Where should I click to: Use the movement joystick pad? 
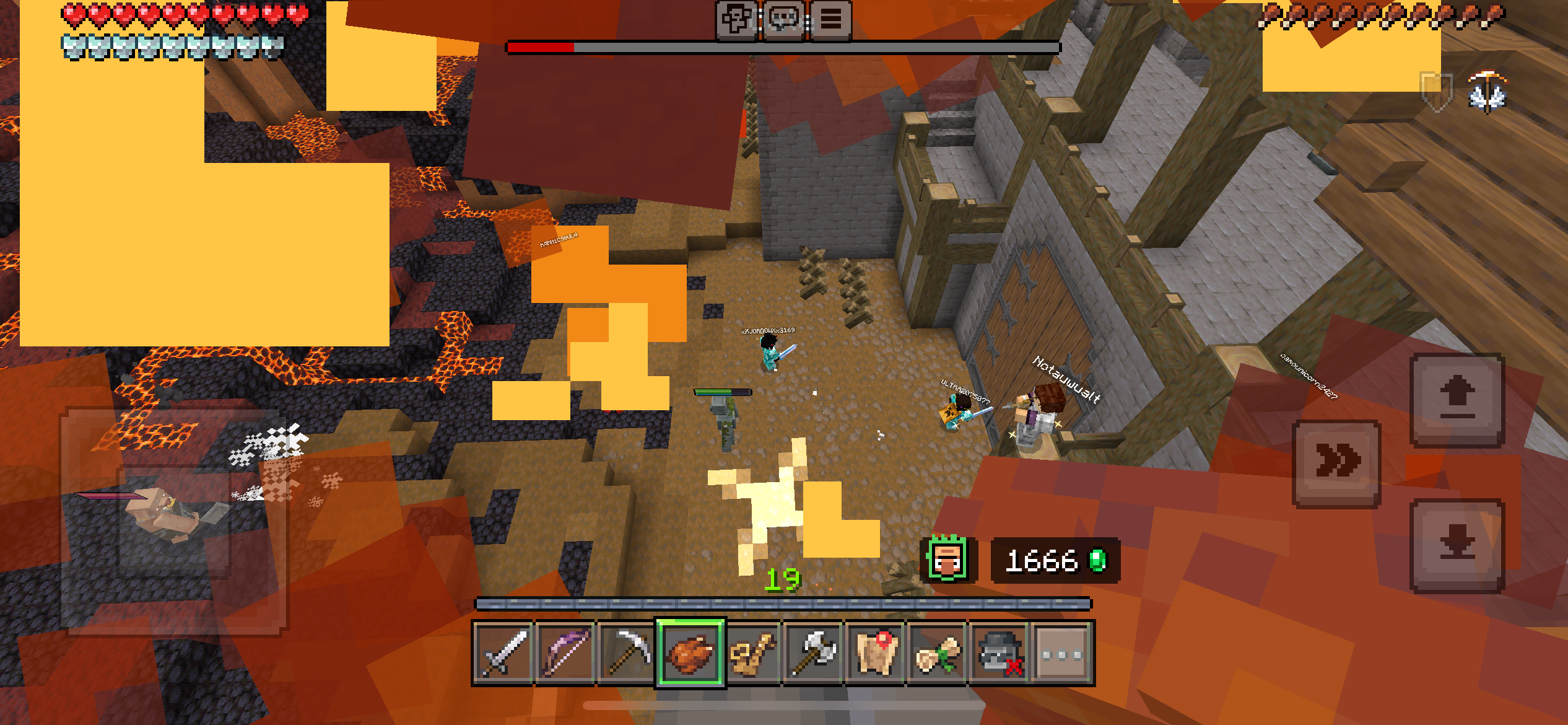(x=175, y=522)
